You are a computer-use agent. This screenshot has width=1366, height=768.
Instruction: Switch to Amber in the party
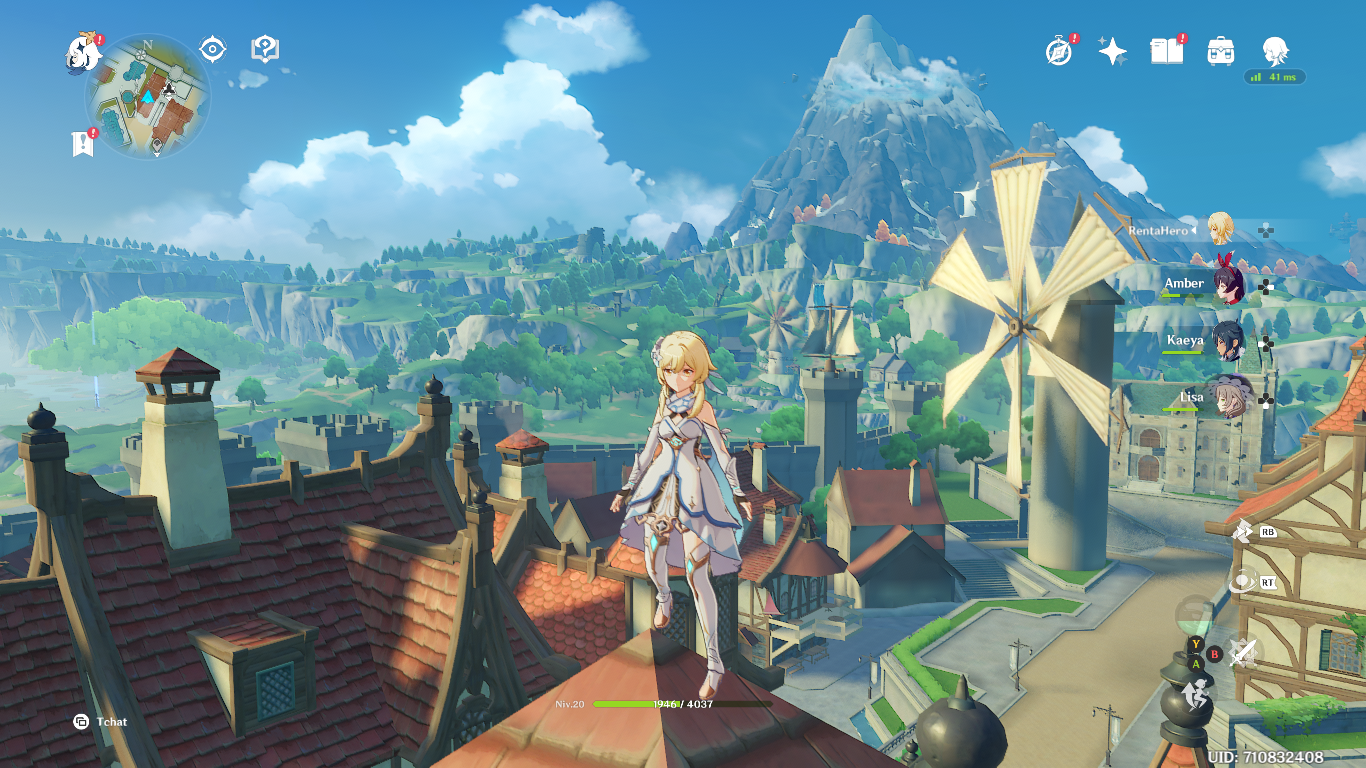pos(1227,286)
